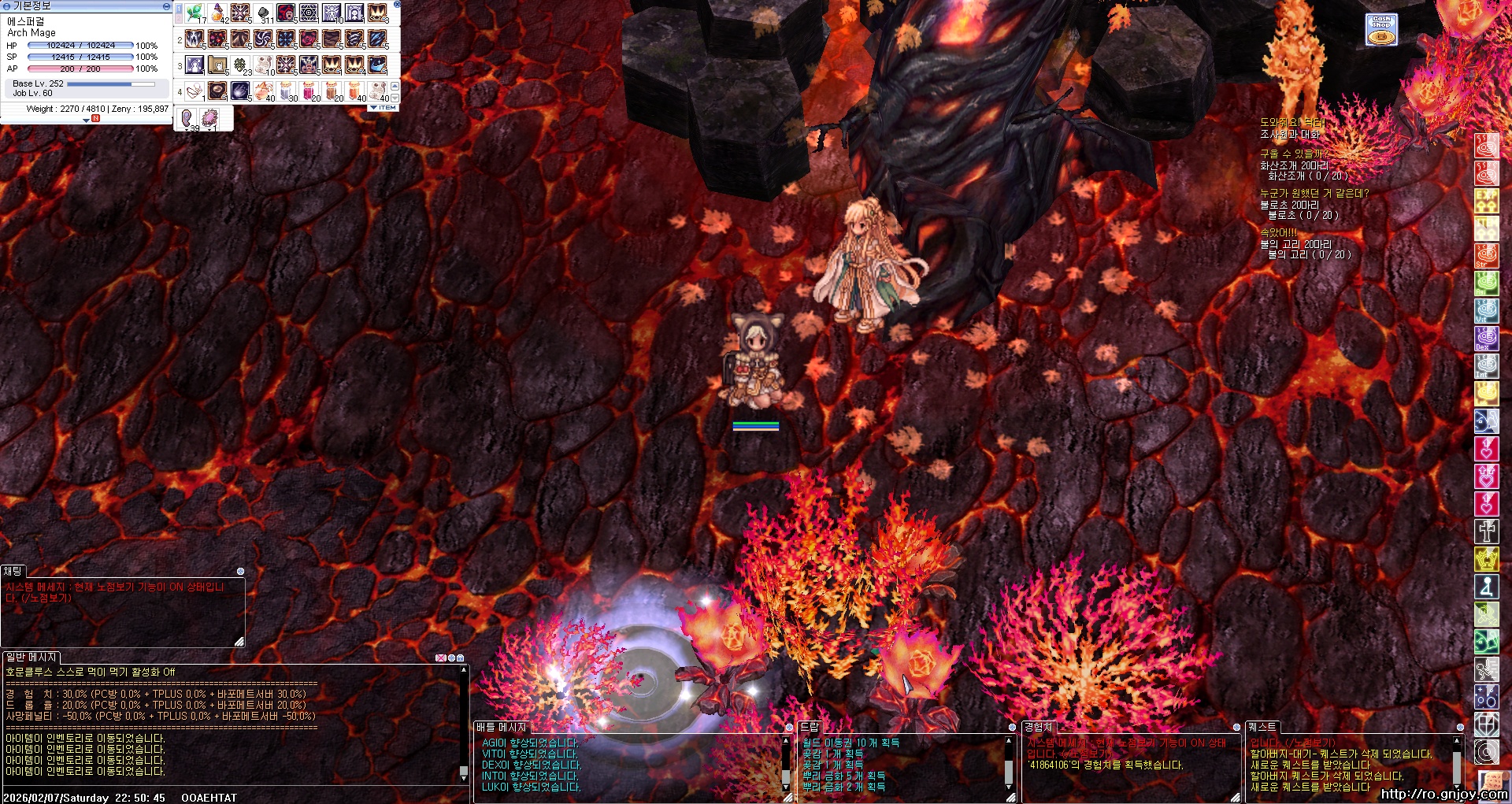Open the 드랍 drop log tab
The image size is (1512, 804).
point(810,728)
